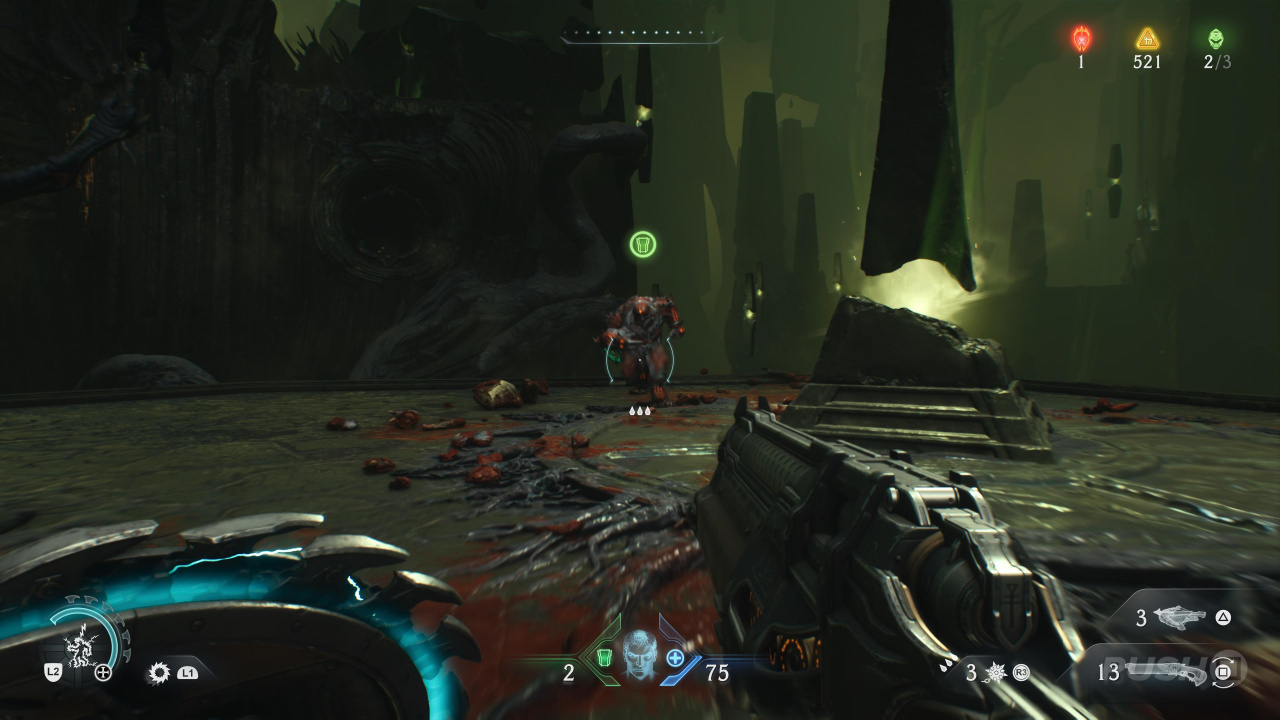
Task: Switch to the secondary weapon slot with 3 ammo
Action: 1180,618
